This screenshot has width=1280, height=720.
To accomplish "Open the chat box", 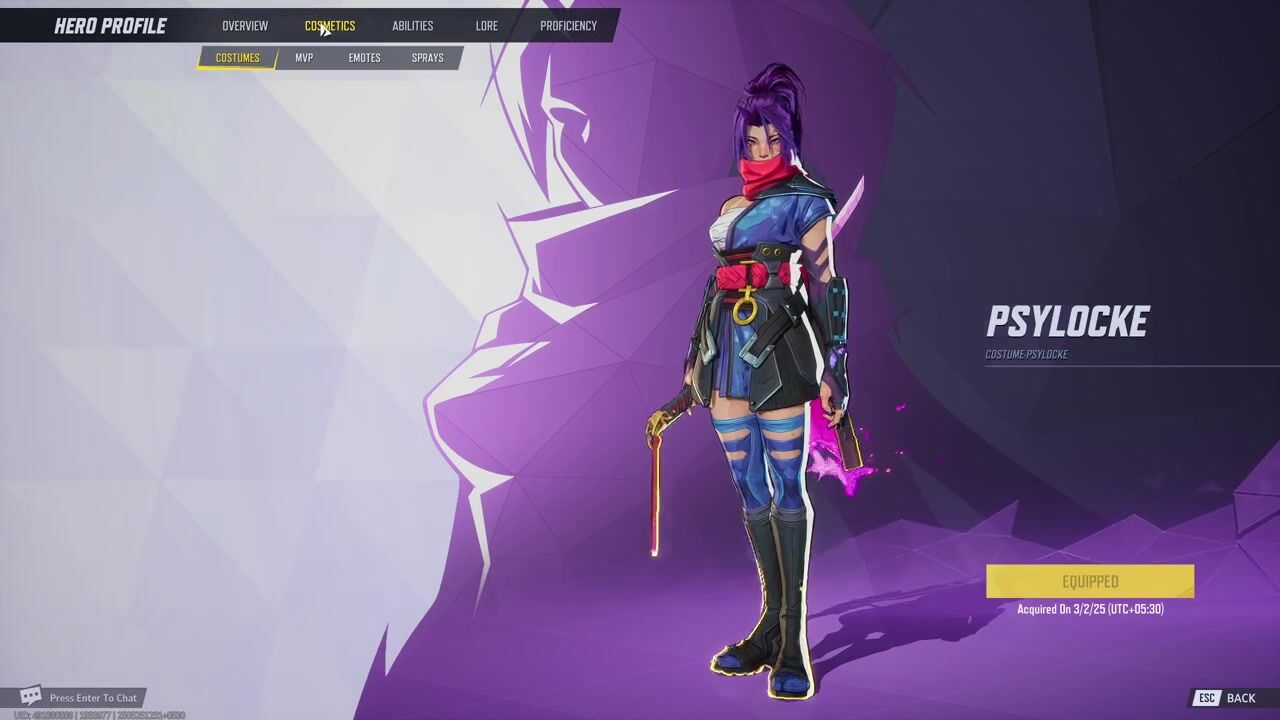I will (80, 697).
